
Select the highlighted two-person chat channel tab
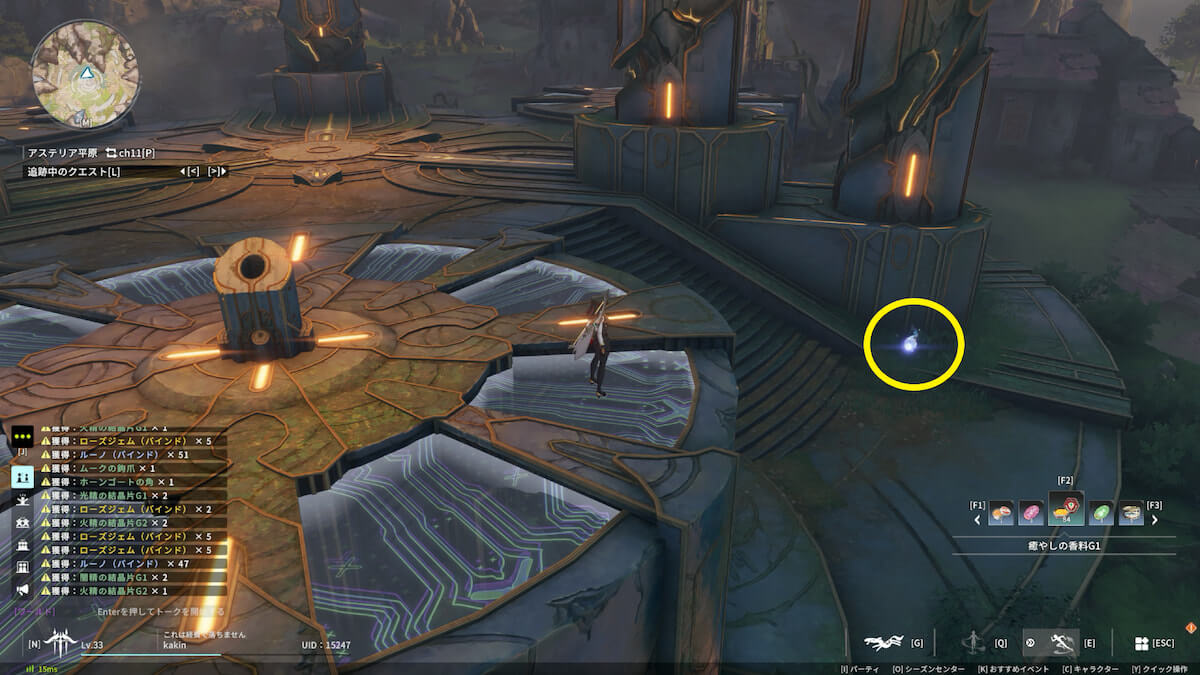22,477
